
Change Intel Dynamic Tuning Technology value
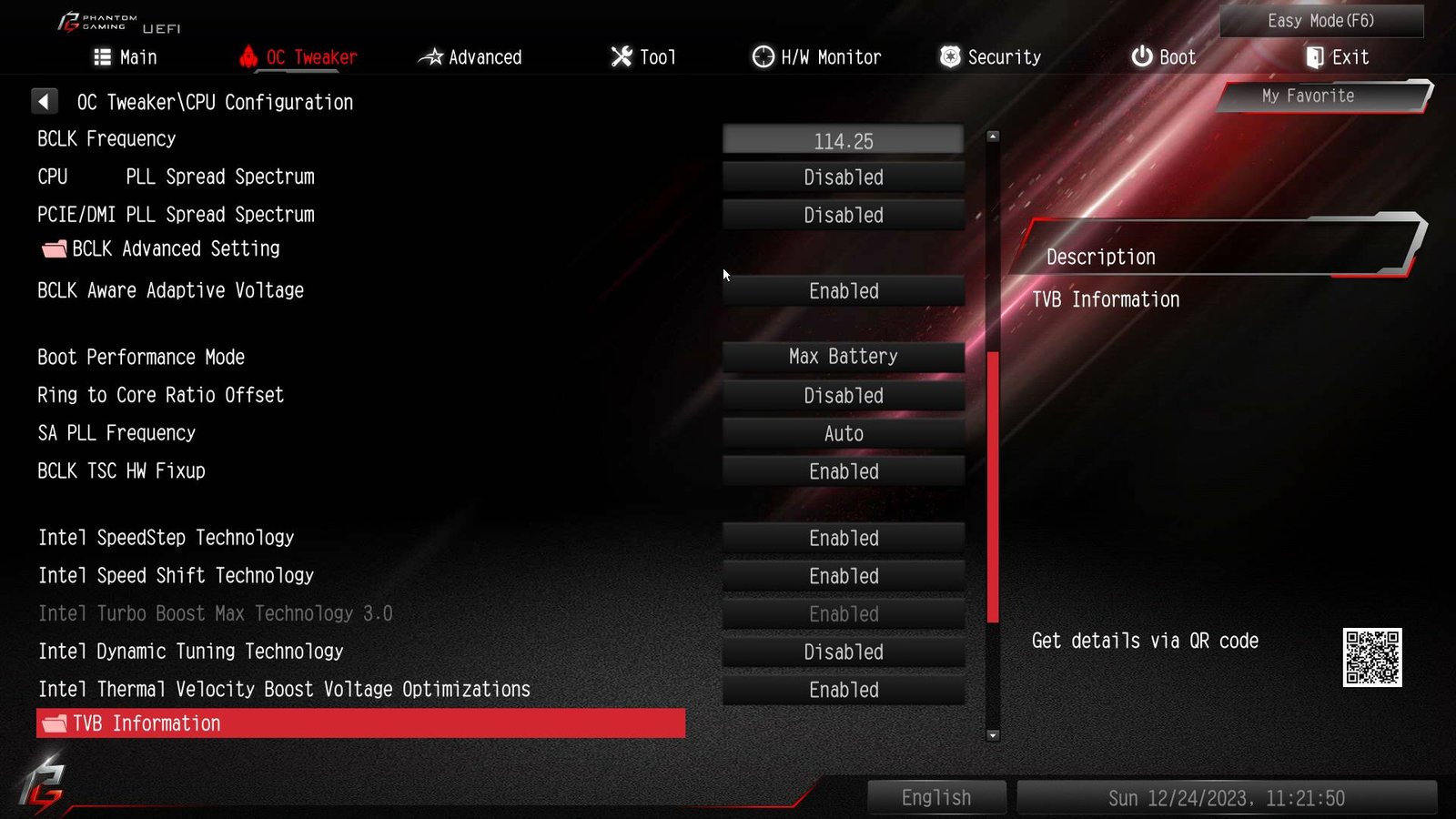point(843,652)
